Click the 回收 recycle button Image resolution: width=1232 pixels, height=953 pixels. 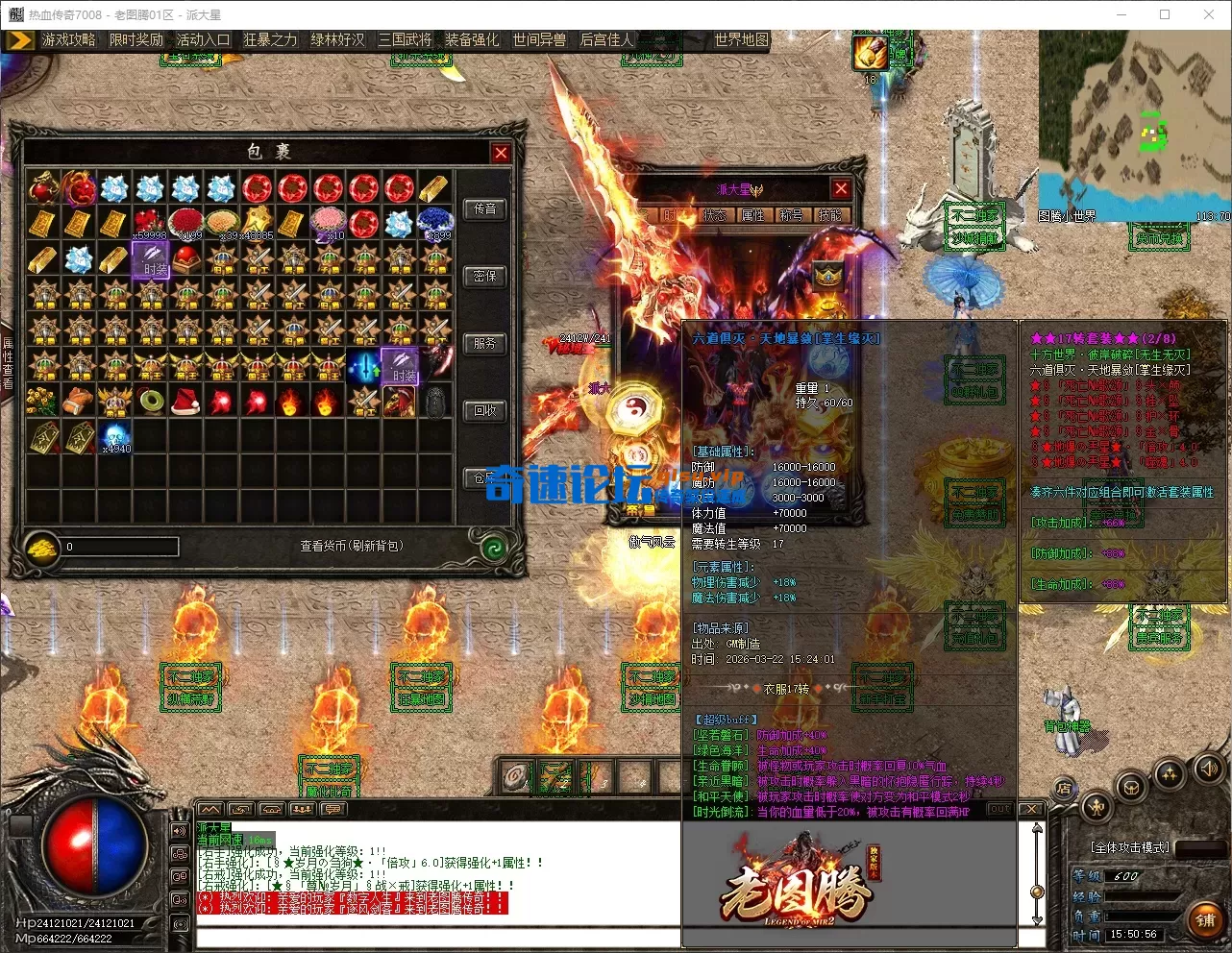click(x=485, y=411)
